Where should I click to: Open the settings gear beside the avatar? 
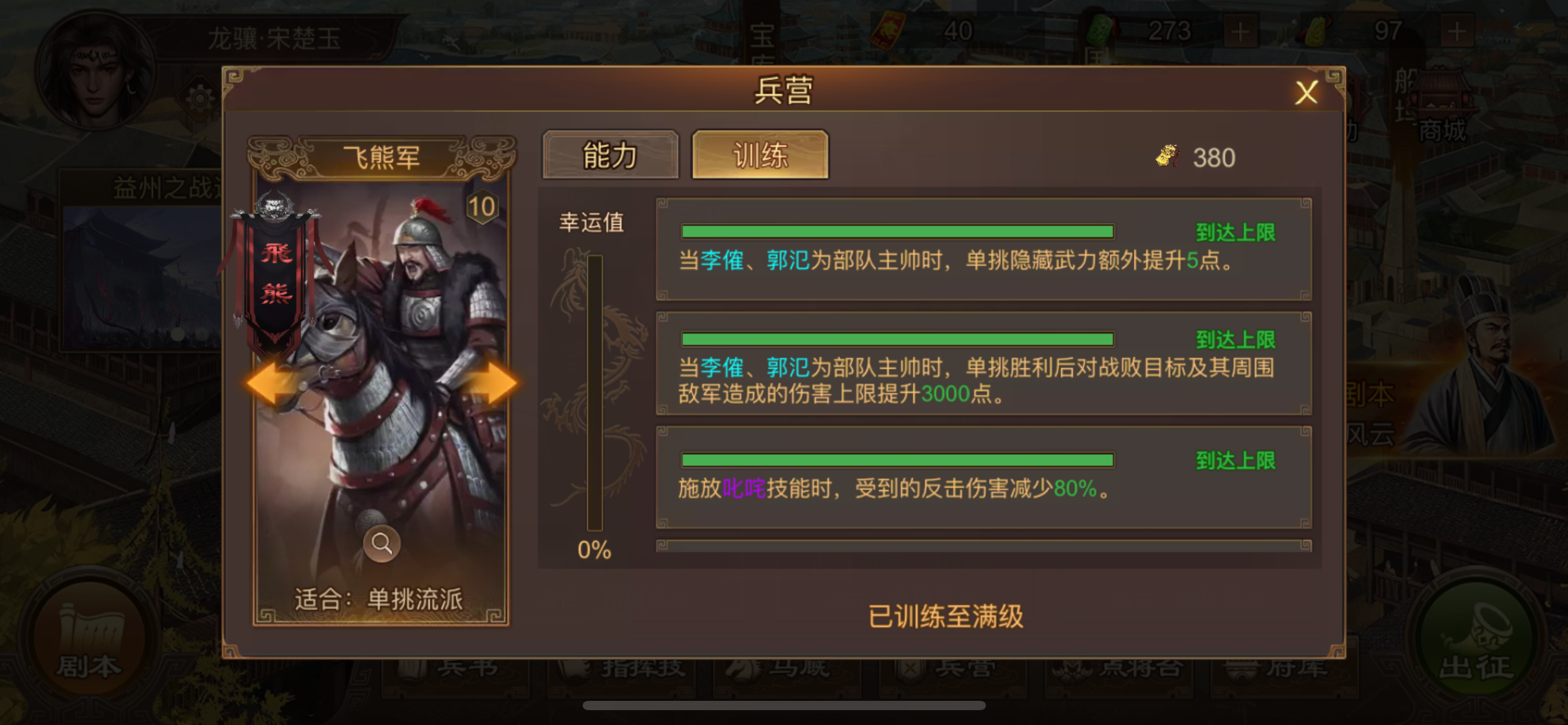pos(199,99)
